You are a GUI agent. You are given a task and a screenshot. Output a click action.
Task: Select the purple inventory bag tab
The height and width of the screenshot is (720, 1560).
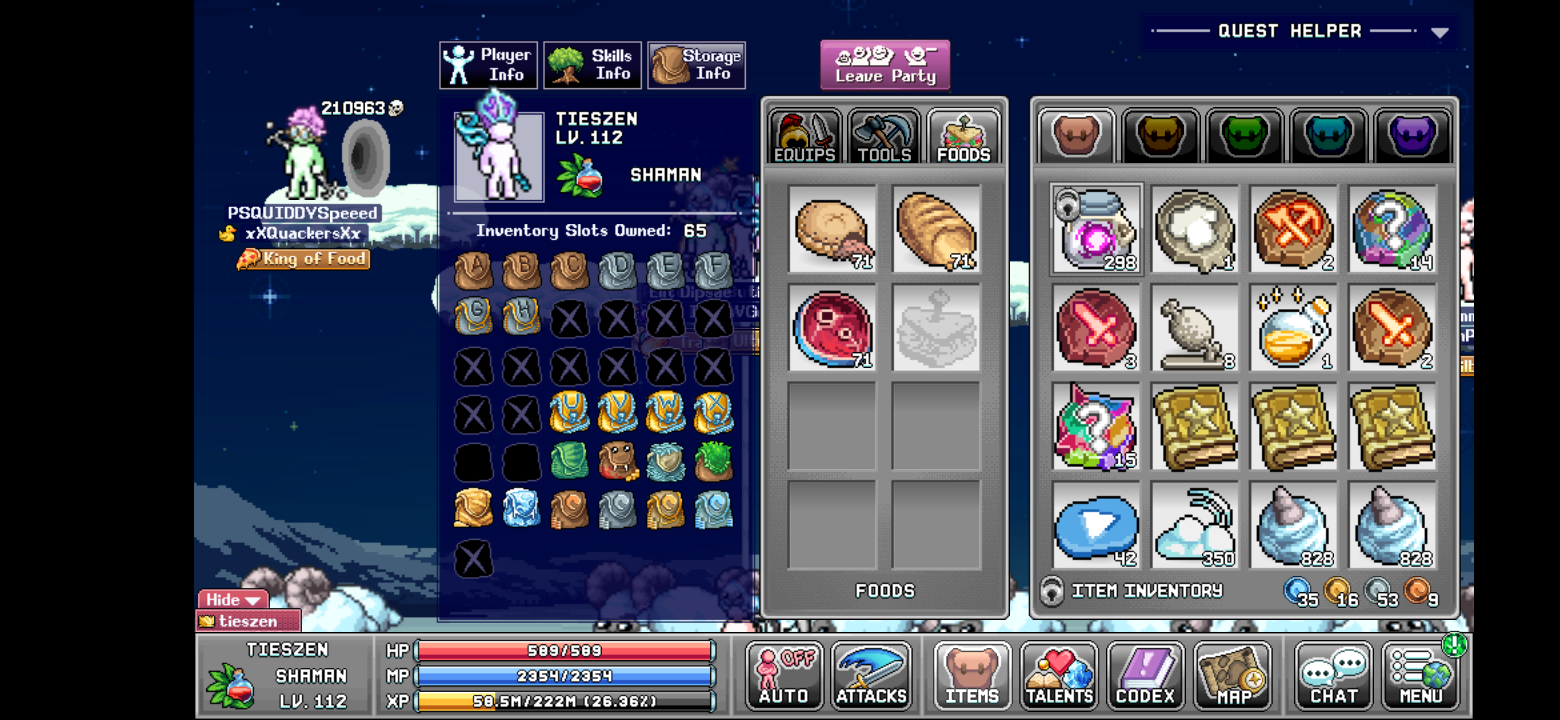click(1413, 135)
